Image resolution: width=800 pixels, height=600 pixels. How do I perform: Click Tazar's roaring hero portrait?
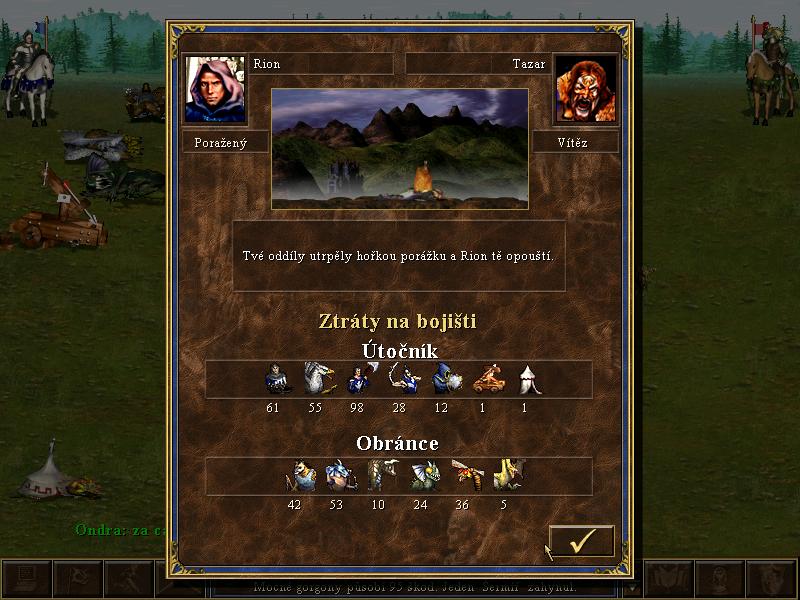point(585,89)
